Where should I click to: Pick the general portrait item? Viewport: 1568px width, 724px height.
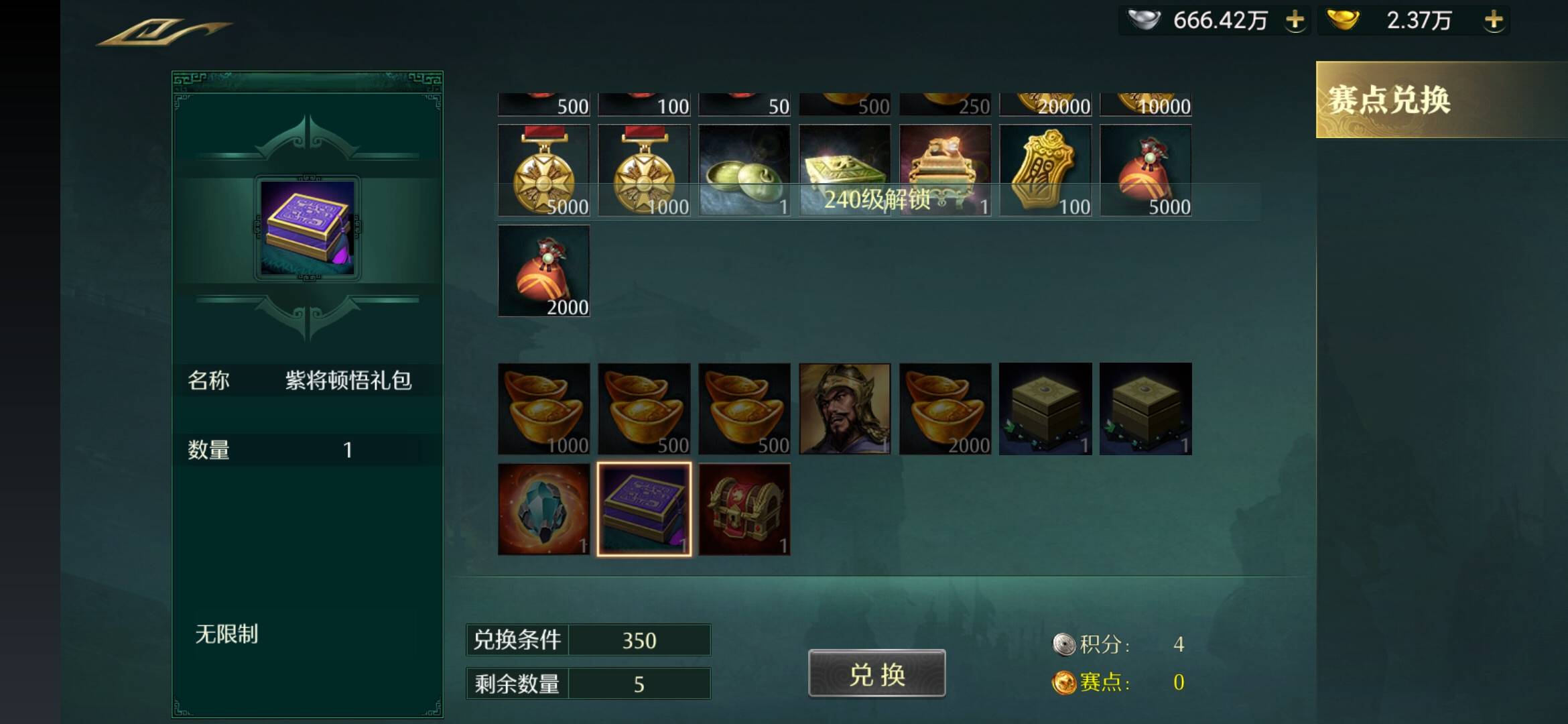coord(844,409)
